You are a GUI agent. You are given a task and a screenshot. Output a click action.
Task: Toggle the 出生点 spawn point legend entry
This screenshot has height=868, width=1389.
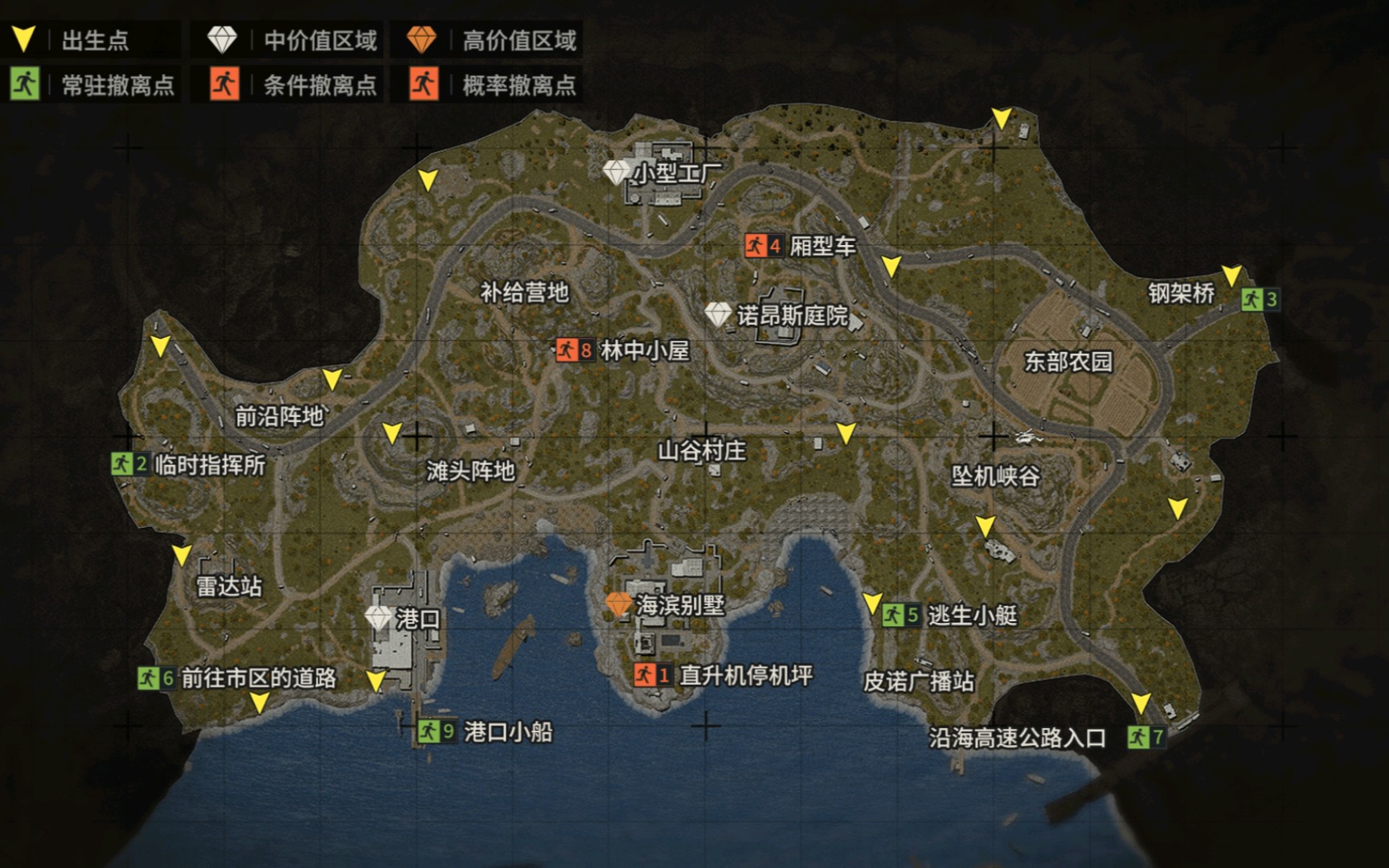pyautogui.click(x=88, y=40)
